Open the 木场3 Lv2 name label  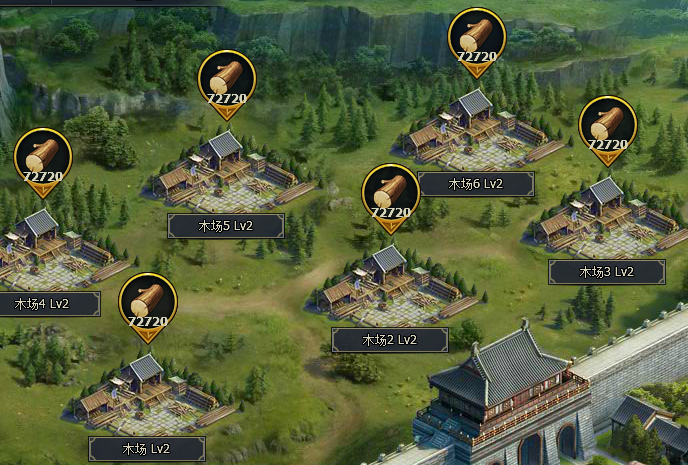pos(606,271)
